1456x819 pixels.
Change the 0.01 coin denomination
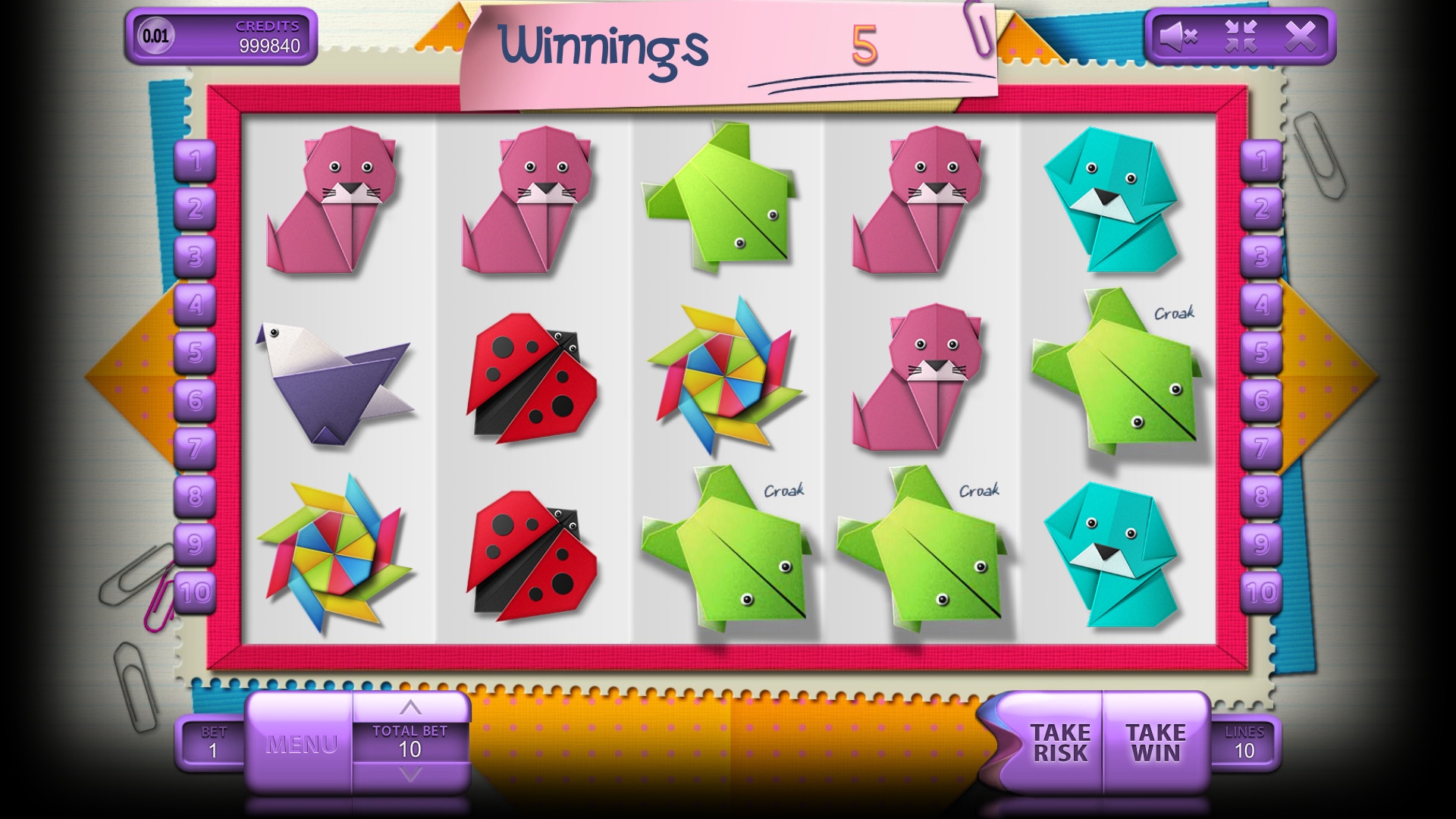(x=156, y=36)
